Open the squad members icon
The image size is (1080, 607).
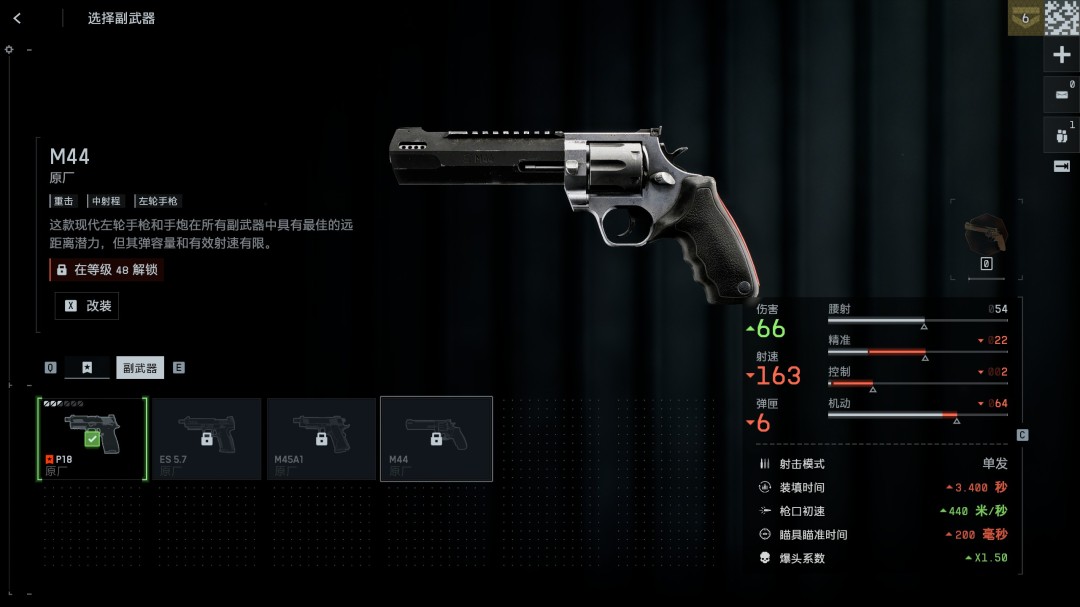pyautogui.click(x=1062, y=135)
